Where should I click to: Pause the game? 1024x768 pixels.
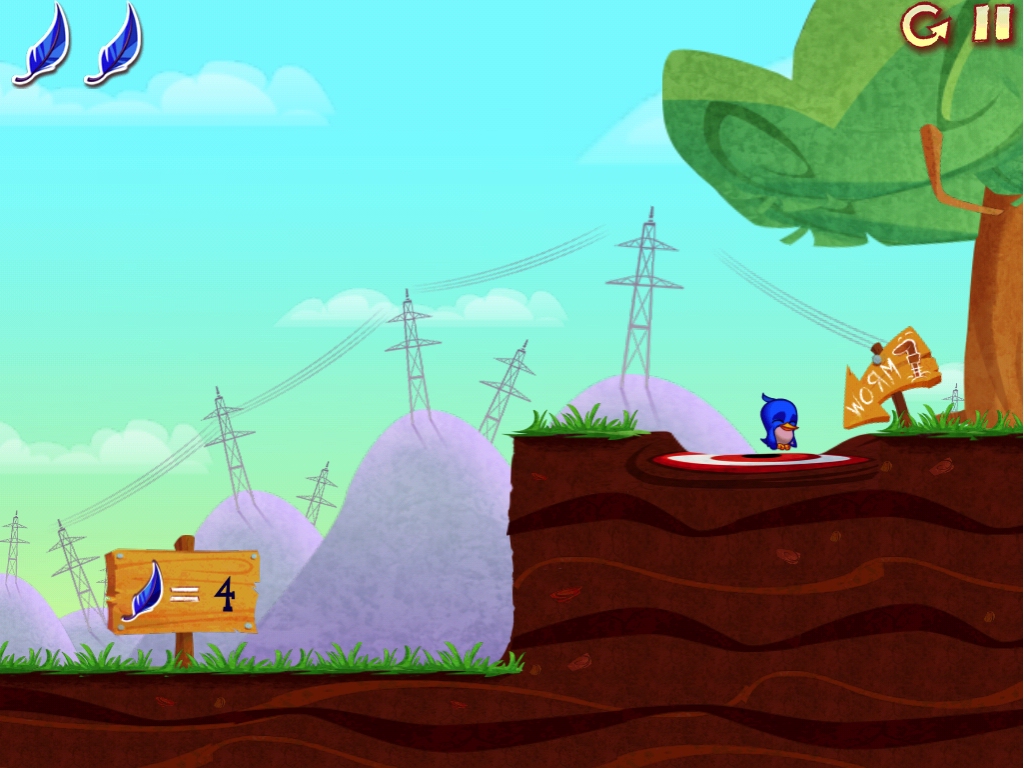(992, 24)
